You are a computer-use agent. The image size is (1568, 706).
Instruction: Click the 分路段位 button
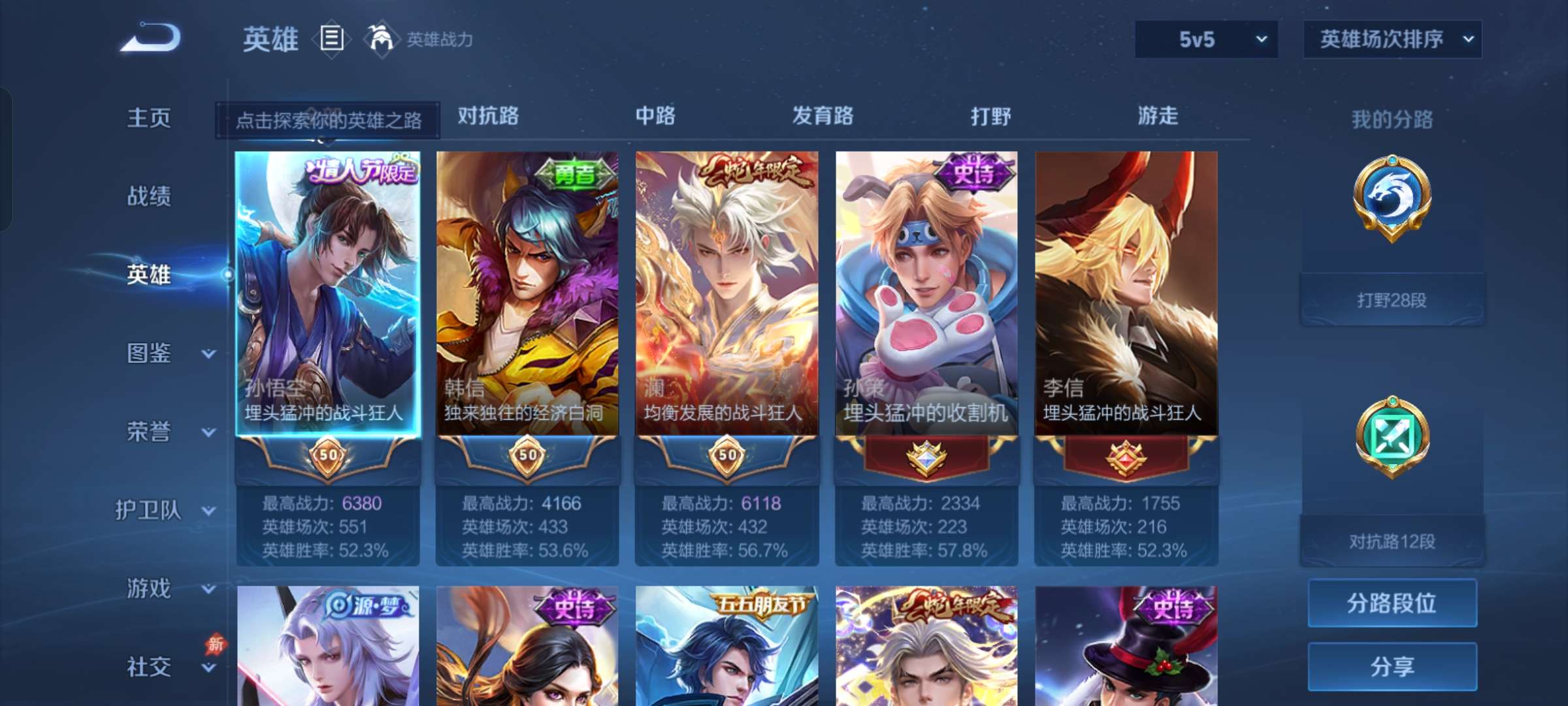coord(1392,603)
